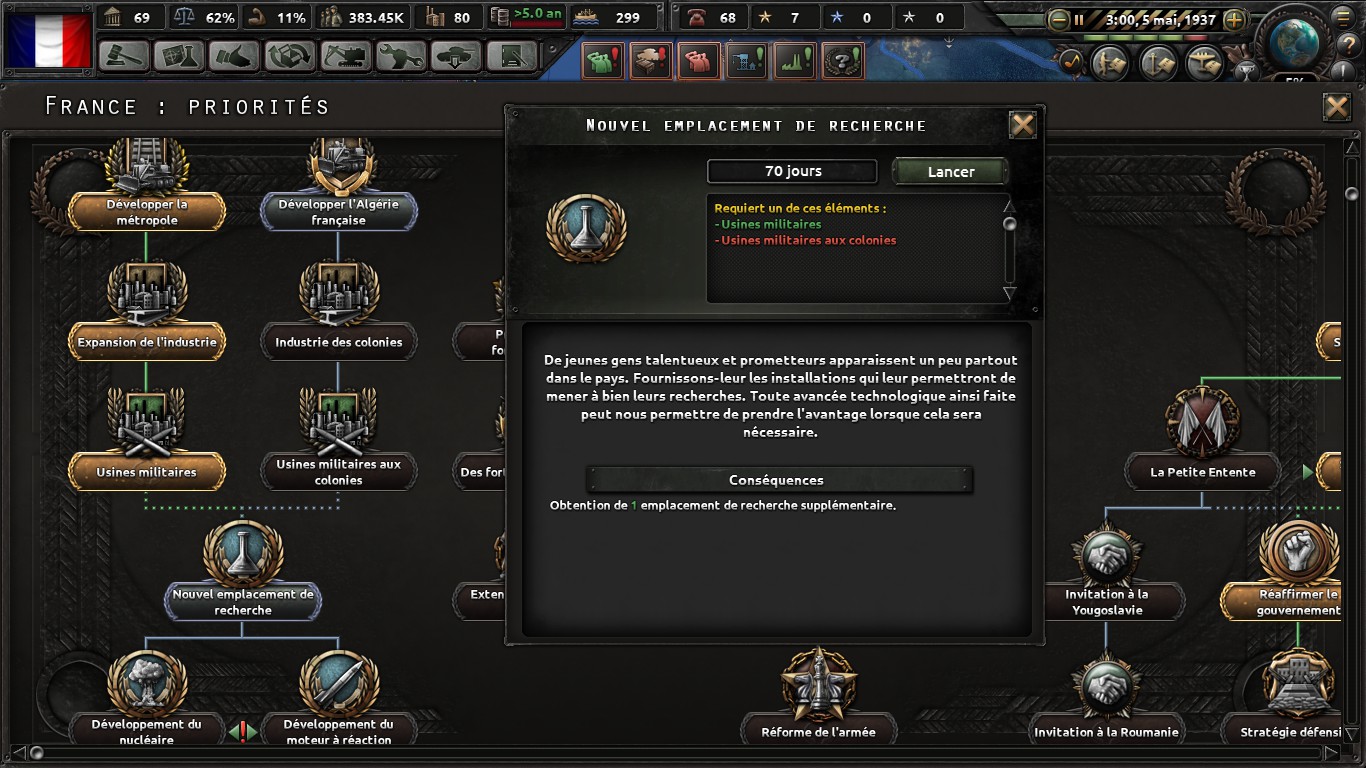Select the Développer l'Algérie française focus

tap(338, 211)
